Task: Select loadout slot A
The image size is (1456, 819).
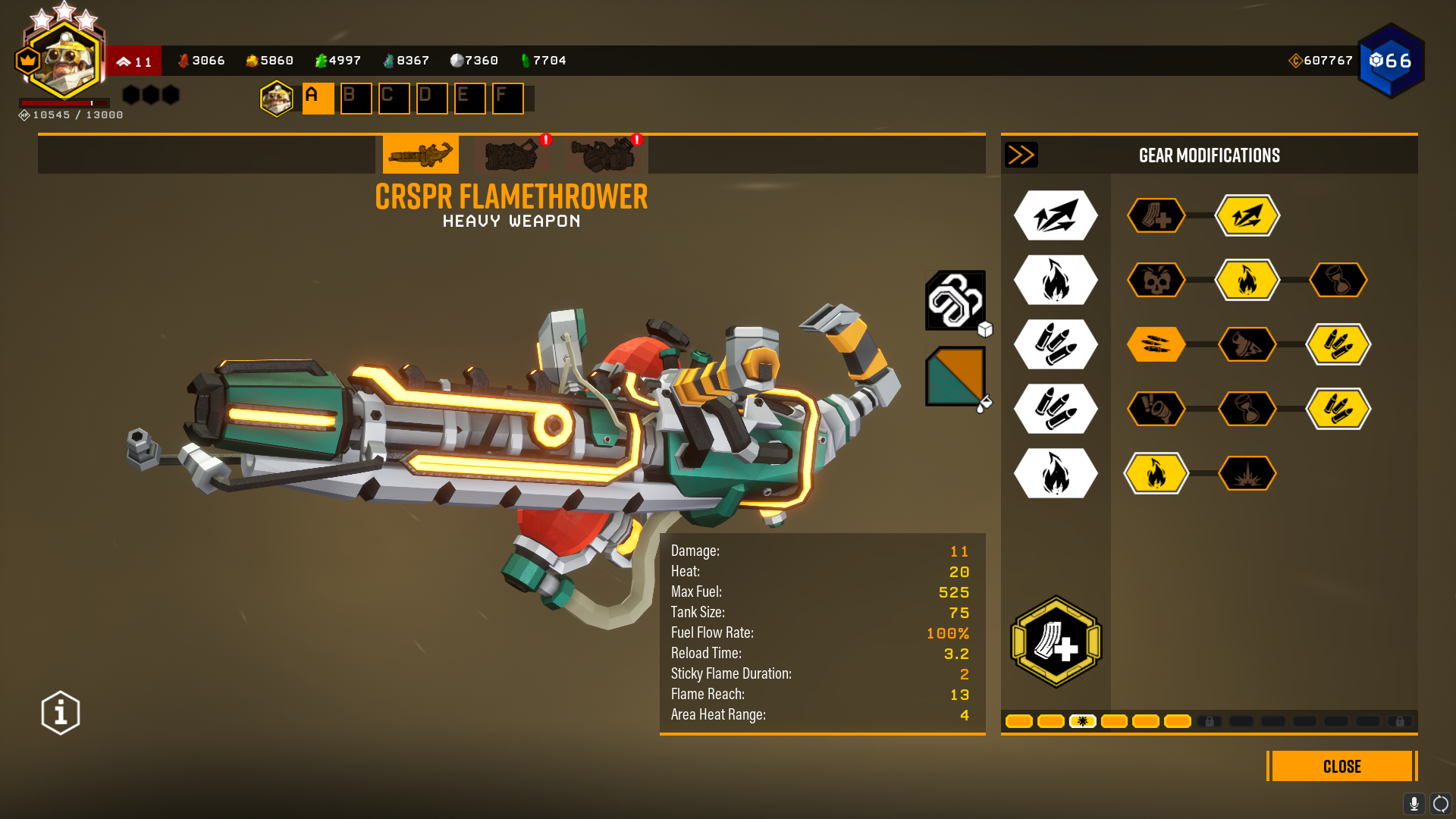Action: pyautogui.click(x=318, y=99)
